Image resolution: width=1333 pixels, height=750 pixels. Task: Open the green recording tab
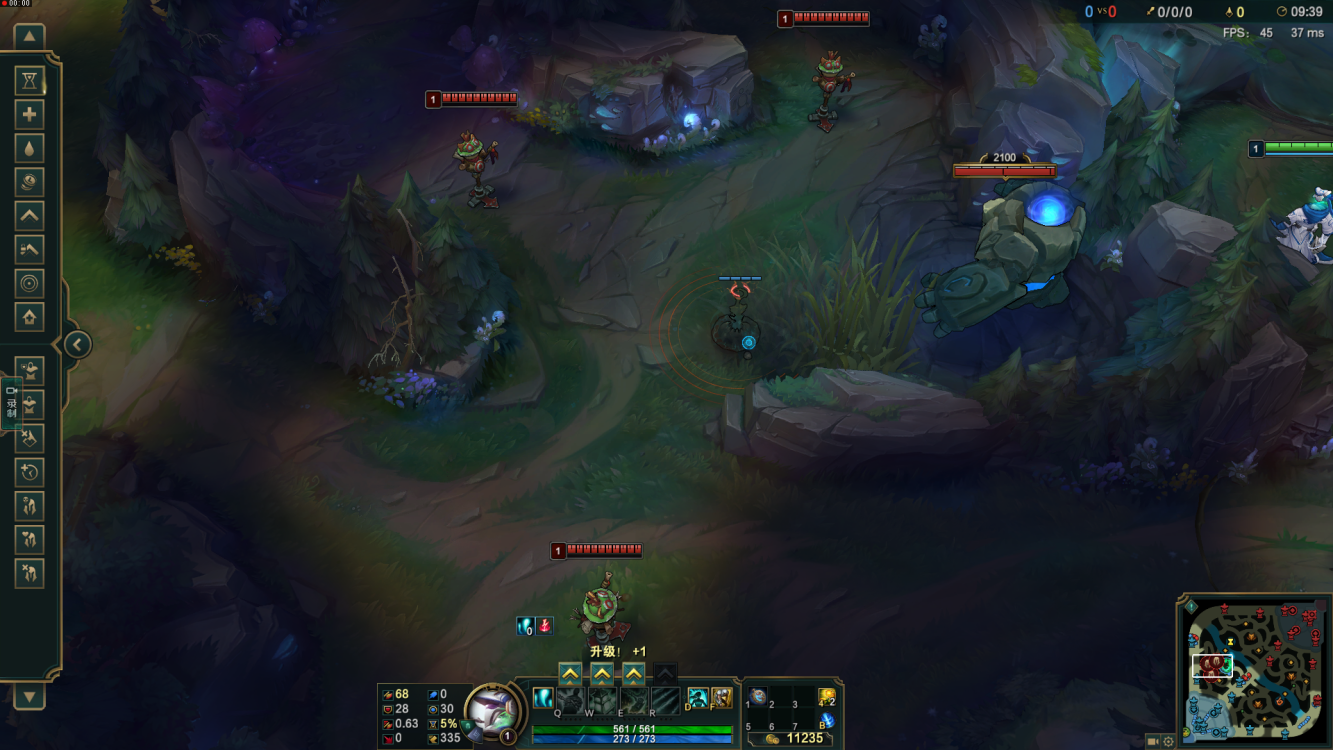11,402
